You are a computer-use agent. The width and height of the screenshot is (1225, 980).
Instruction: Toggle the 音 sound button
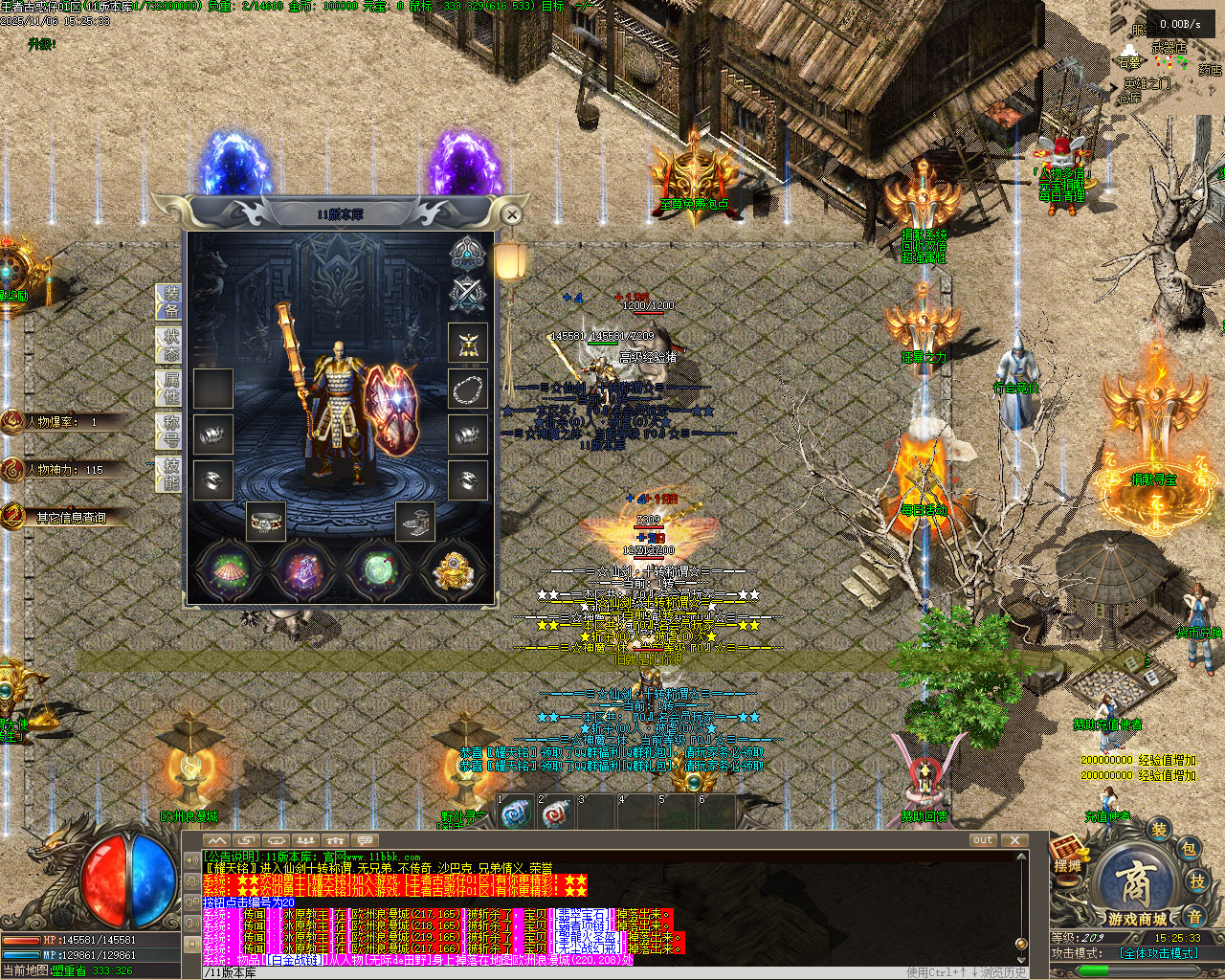[1195, 916]
